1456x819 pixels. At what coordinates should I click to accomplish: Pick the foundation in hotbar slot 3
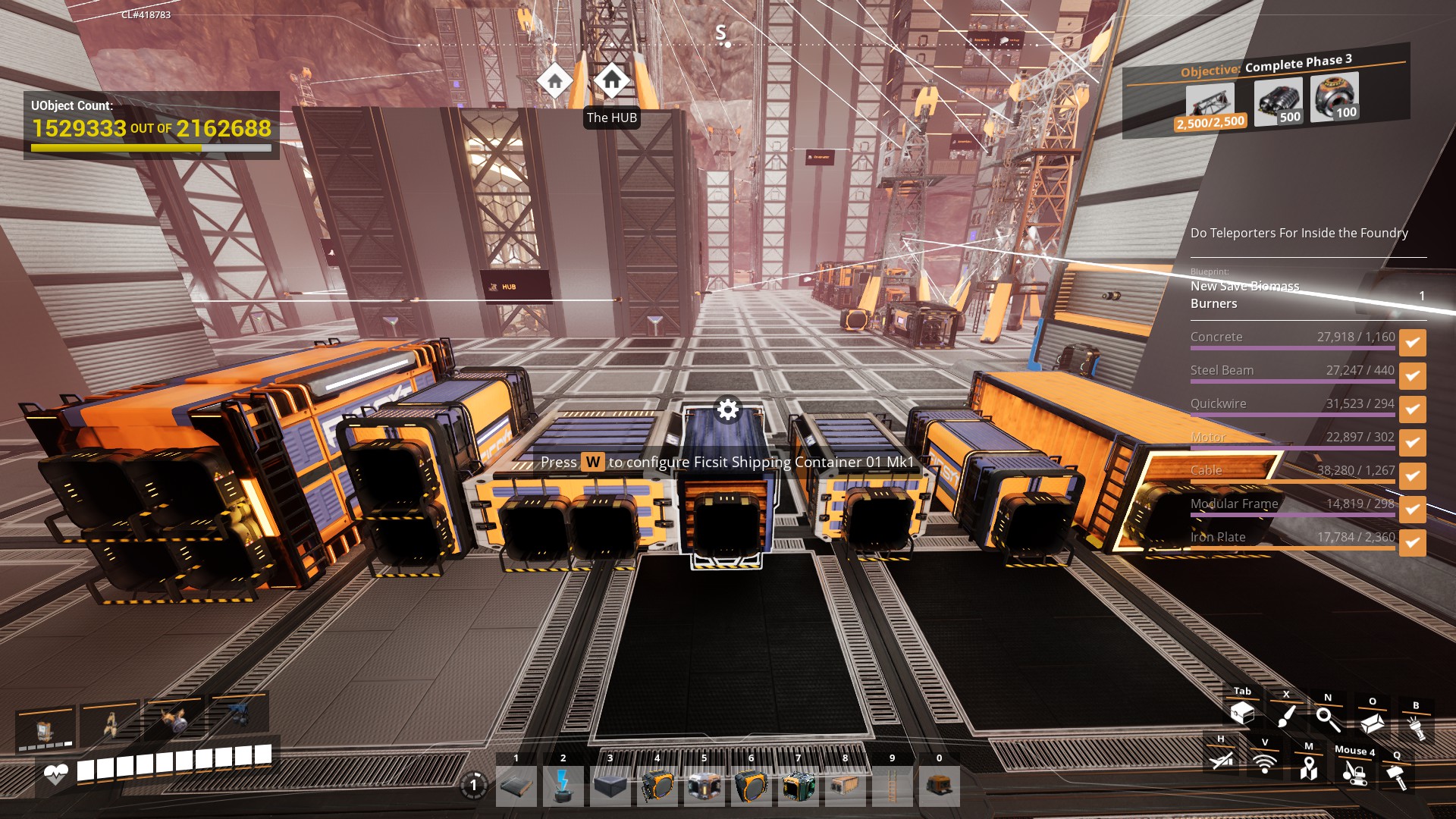click(610, 786)
